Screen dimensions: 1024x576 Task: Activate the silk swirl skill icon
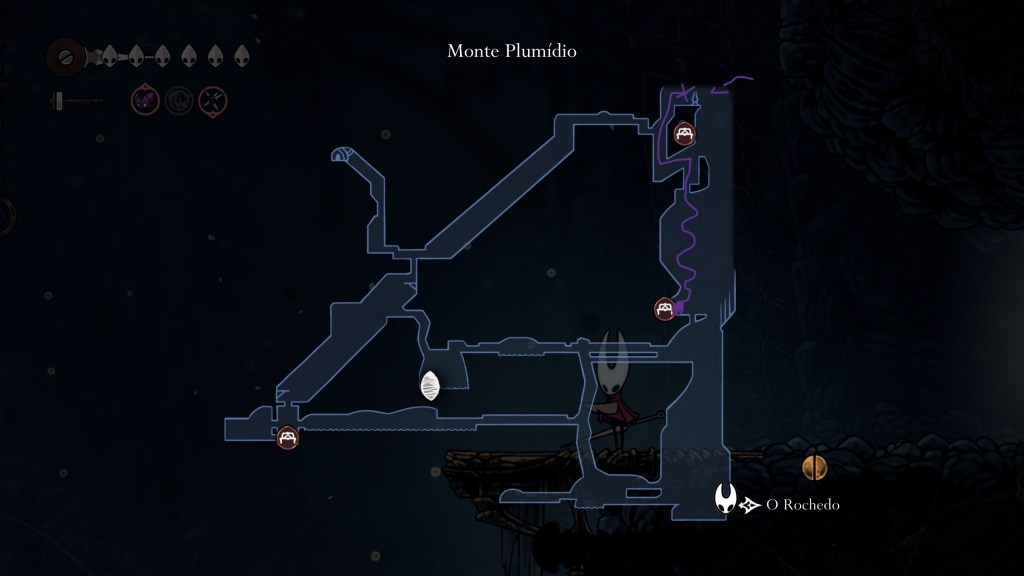coord(179,100)
